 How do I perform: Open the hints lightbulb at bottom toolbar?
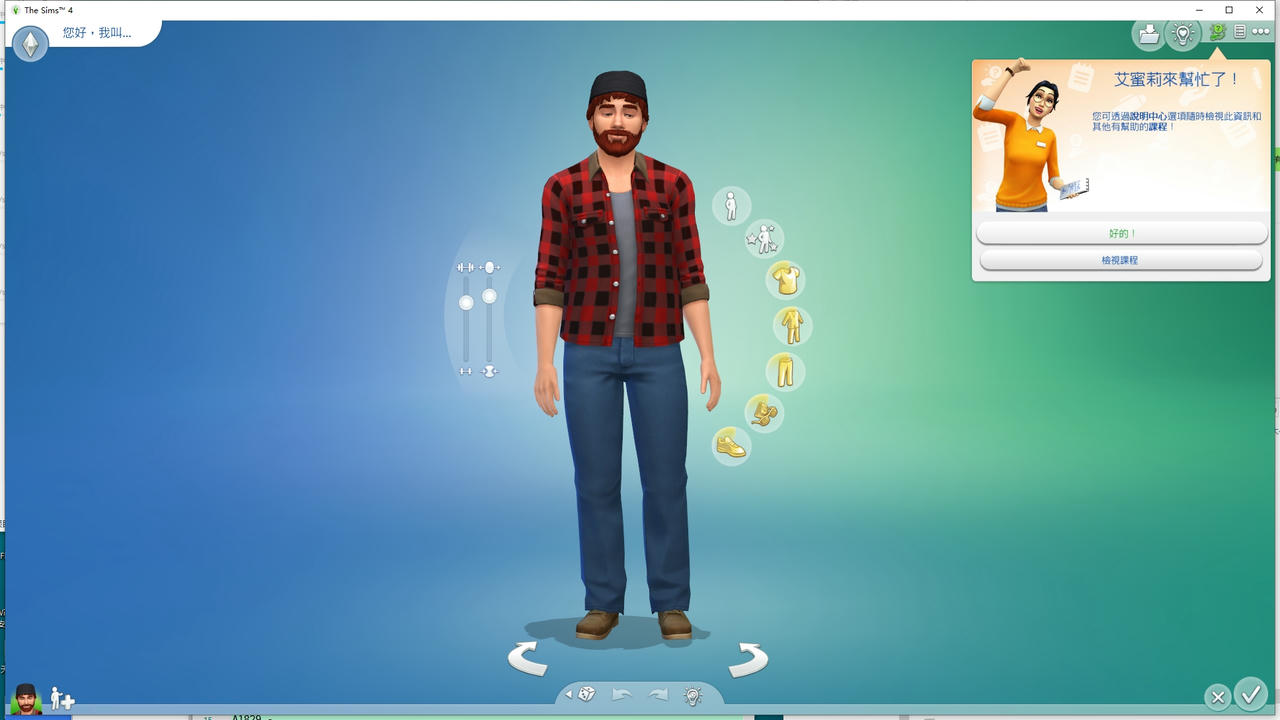tap(693, 694)
